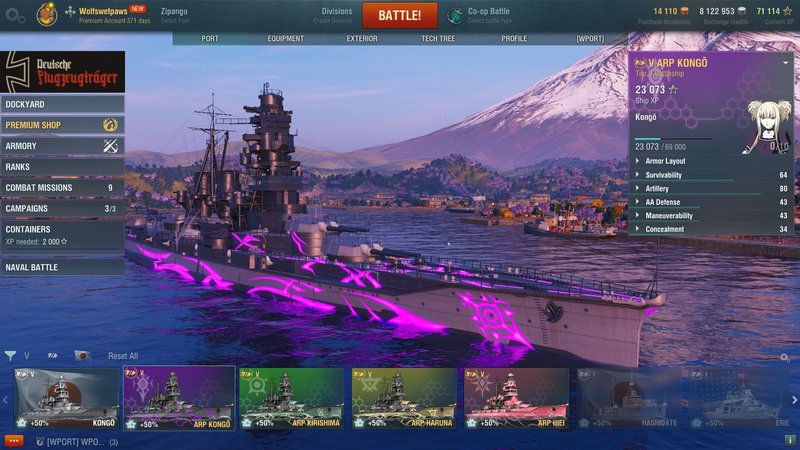Open the Armory
Screen dimensions: 800x450
pos(62,146)
